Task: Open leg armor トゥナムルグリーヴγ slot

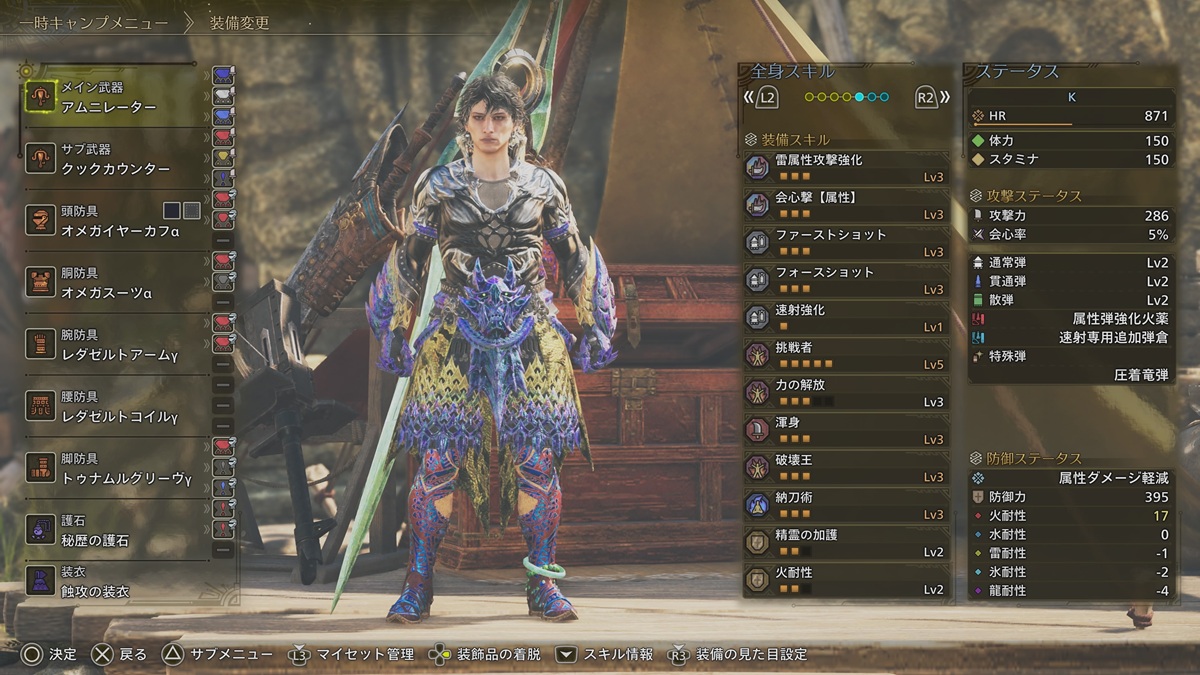Action: pos(110,469)
